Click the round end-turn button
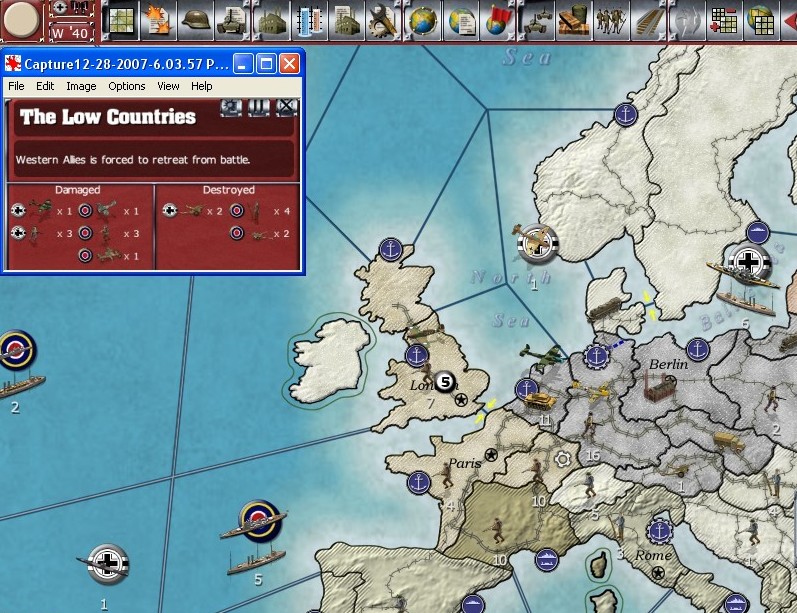The image size is (797, 613). tap(21, 19)
